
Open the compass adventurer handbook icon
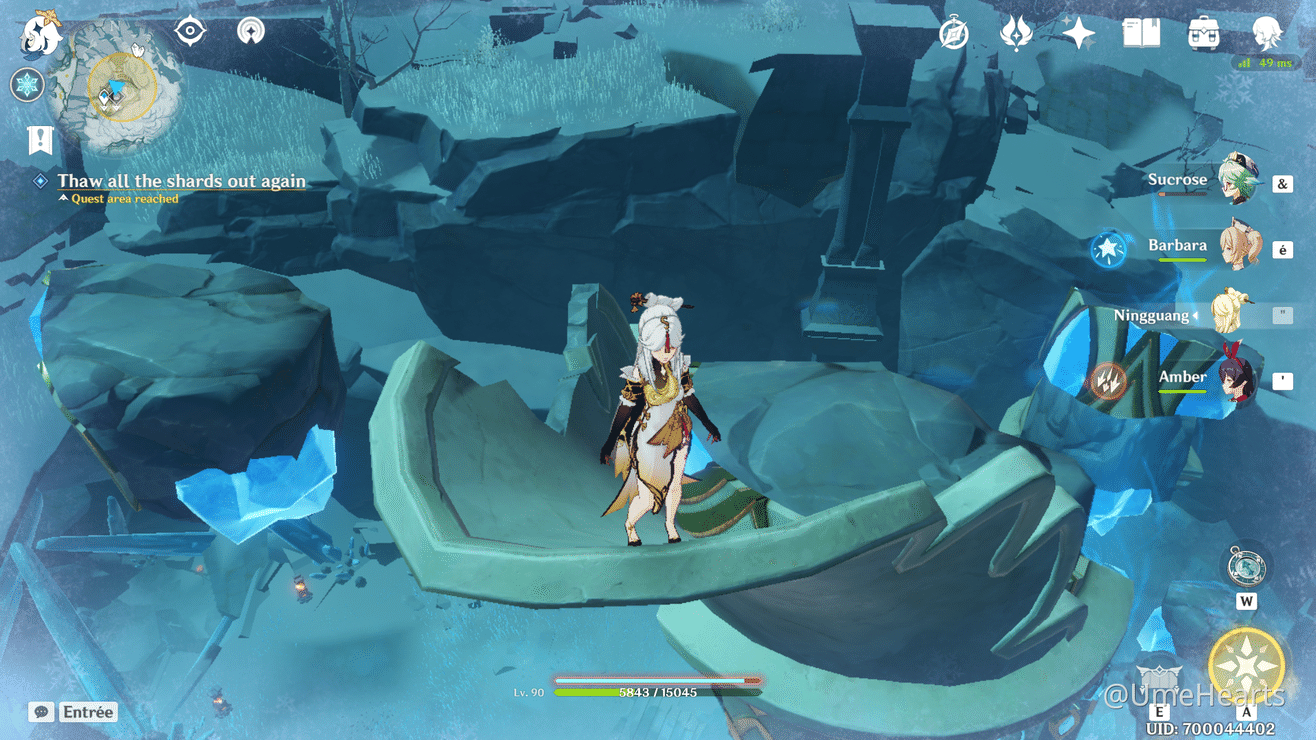[x=954, y=34]
